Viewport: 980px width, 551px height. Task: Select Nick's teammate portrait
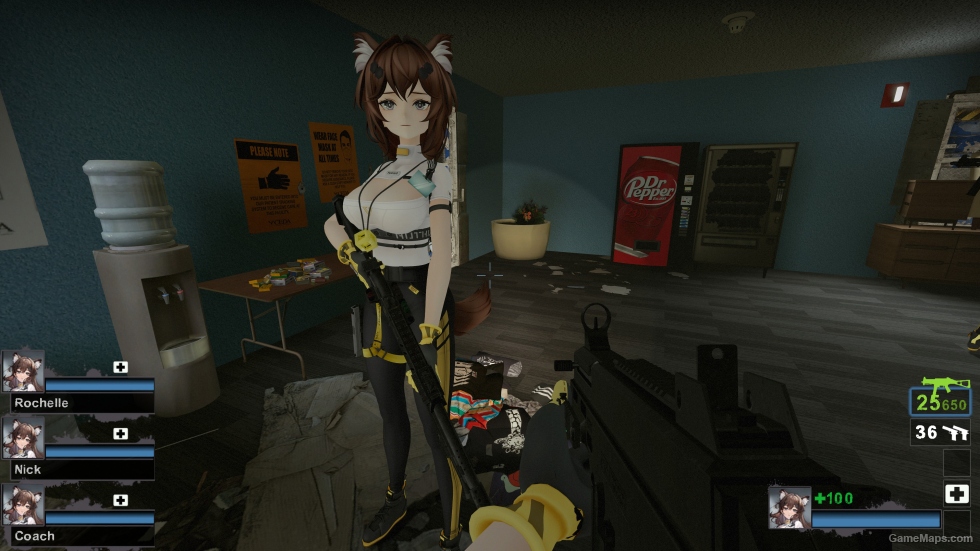(23, 437)
